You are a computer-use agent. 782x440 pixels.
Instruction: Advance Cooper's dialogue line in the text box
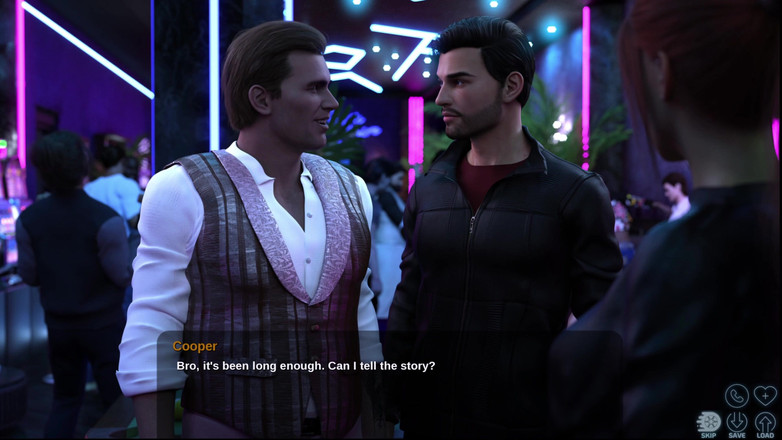click(390, 366)
